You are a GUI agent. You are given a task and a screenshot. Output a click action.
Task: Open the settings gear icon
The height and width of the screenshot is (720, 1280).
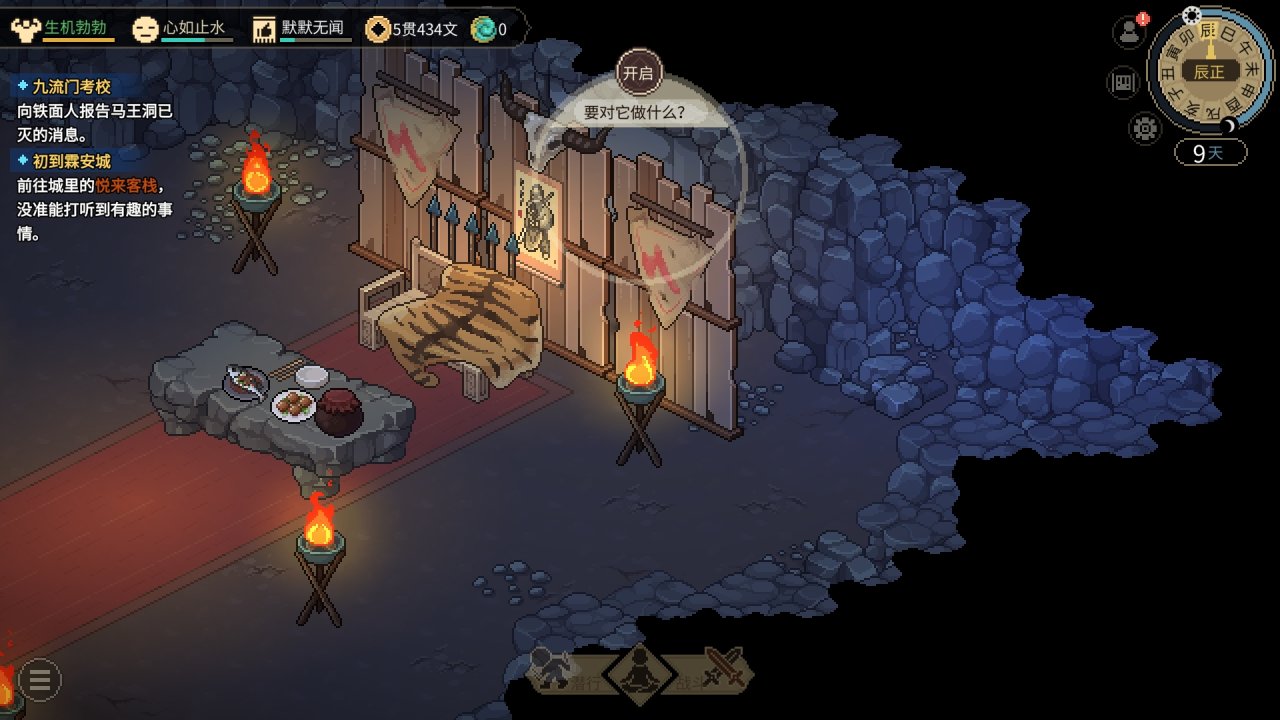coord(1145,128)
